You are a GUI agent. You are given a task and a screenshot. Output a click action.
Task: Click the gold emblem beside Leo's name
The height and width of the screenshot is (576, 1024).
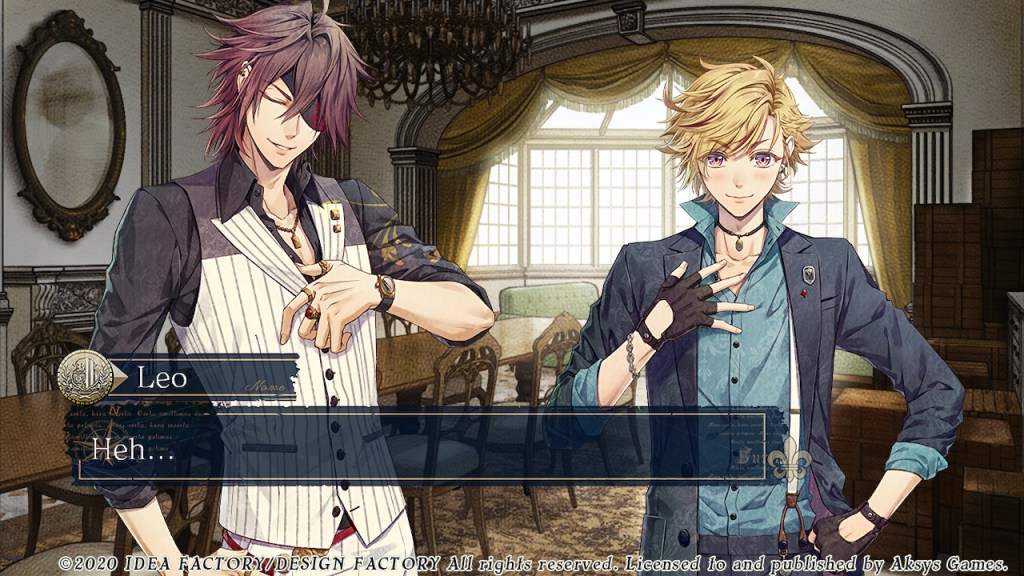[x=85, y=378]
